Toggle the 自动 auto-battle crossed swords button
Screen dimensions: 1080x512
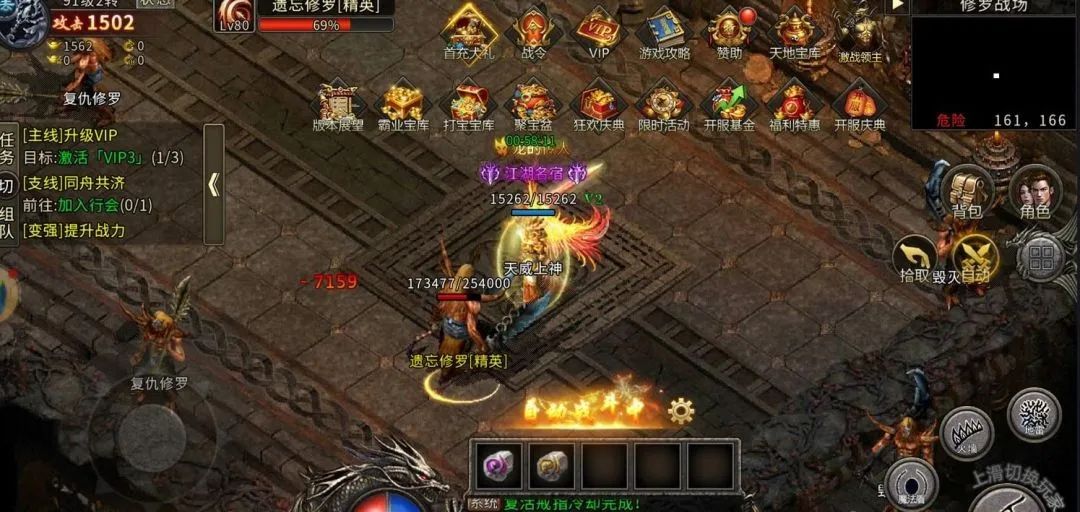pyautogui.click(x=974, y=256)
